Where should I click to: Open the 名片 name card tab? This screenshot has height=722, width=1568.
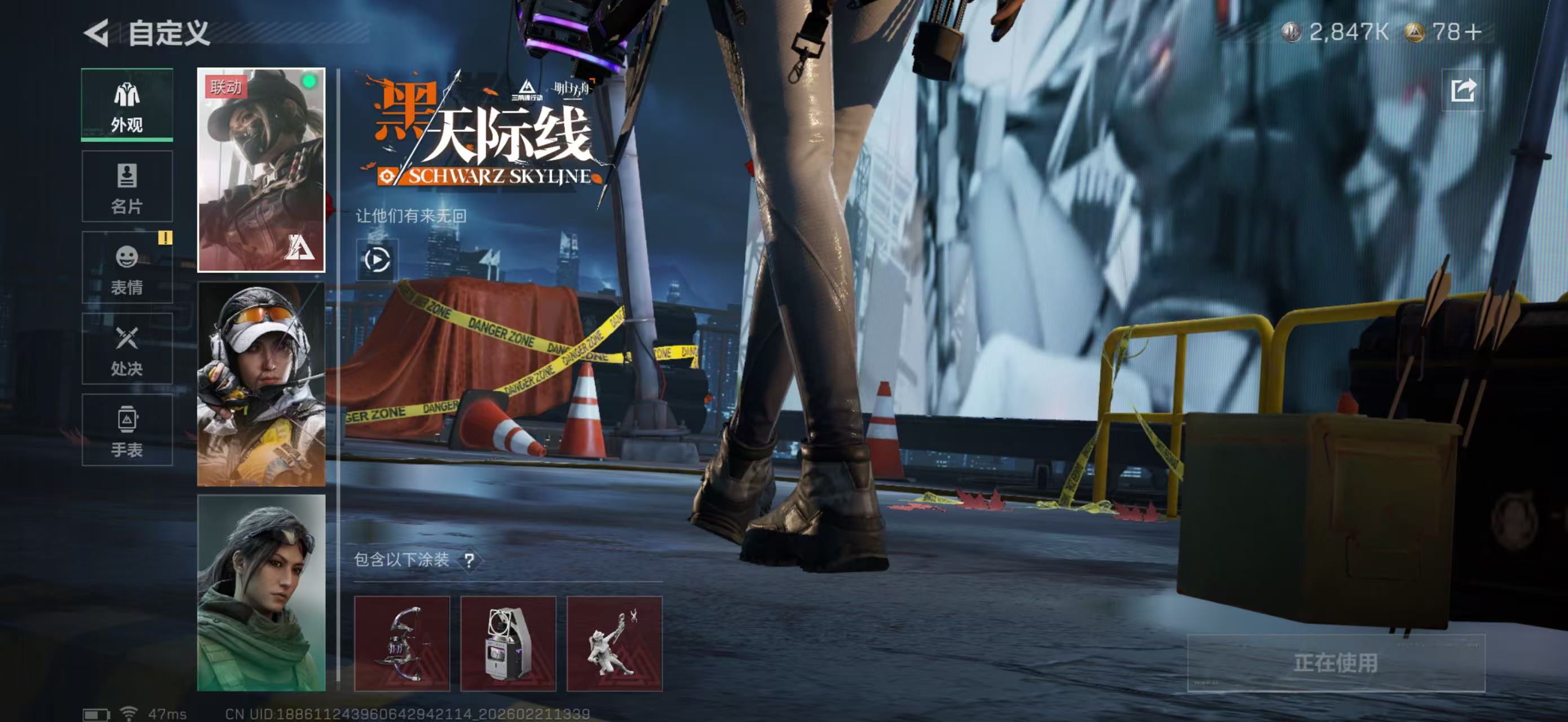127,186
